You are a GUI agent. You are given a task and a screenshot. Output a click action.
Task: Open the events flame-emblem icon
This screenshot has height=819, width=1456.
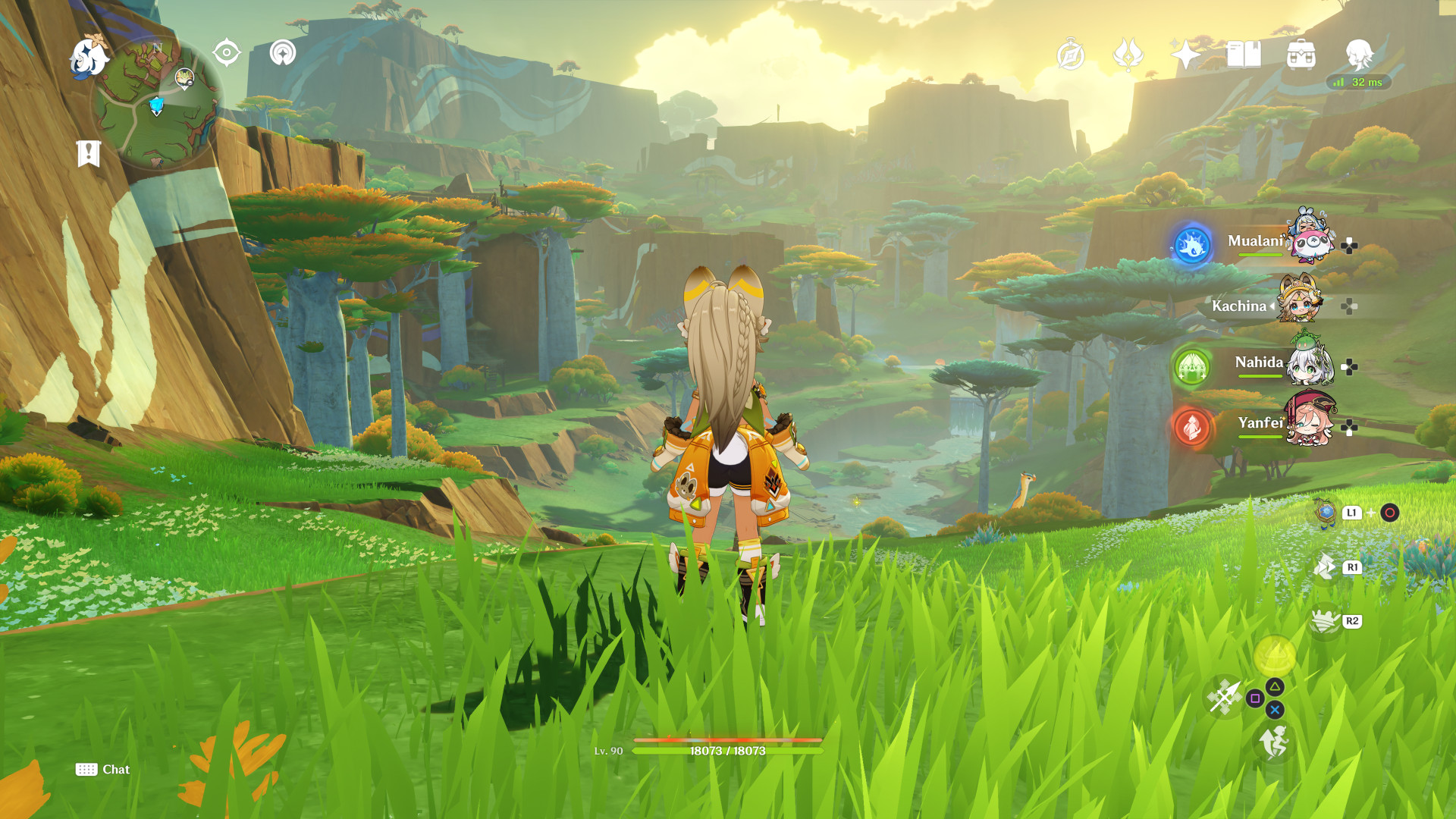[1128, 55]
